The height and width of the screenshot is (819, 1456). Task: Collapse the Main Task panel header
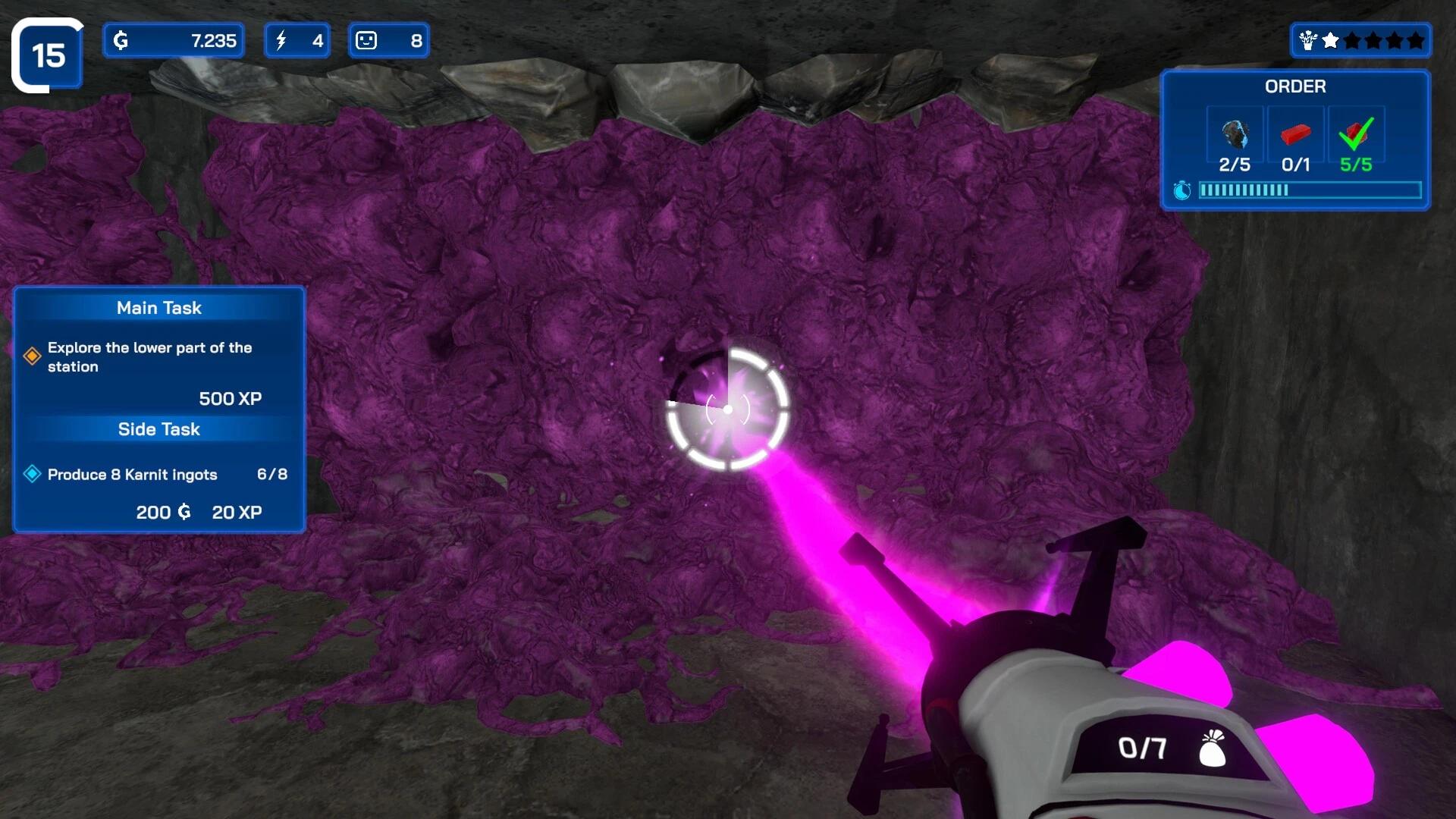pyautogui.click(x=158, y=308)
